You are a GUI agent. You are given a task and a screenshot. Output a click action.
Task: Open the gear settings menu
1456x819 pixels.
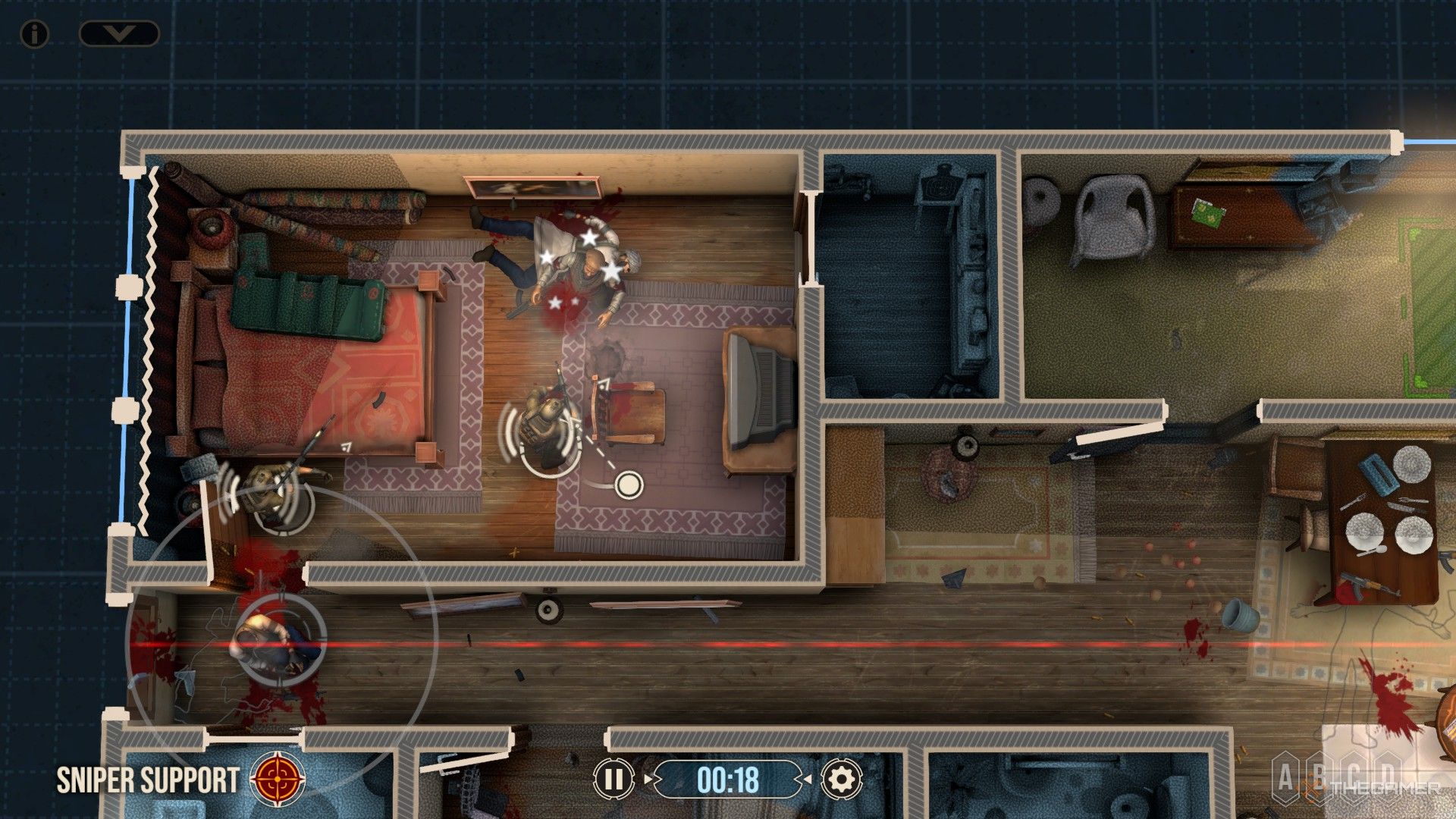(841, 779)
